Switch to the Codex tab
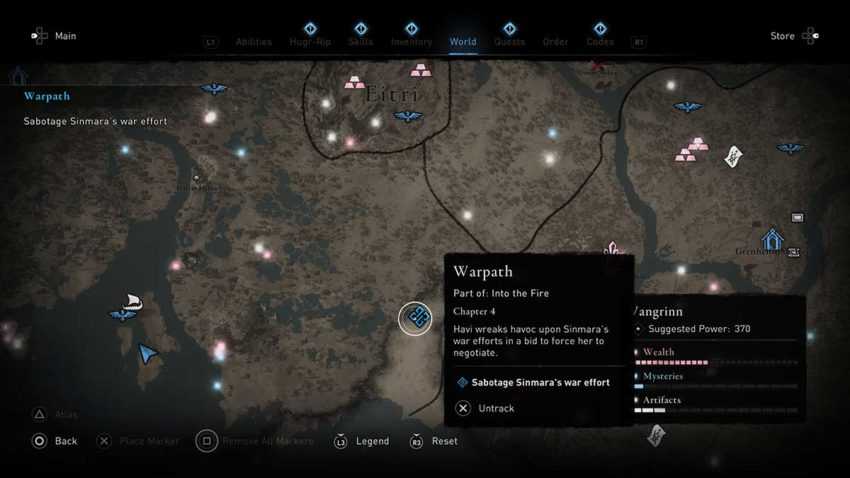Image resolution: width=850 pixels, height=478 pixels. click(600, 41)
